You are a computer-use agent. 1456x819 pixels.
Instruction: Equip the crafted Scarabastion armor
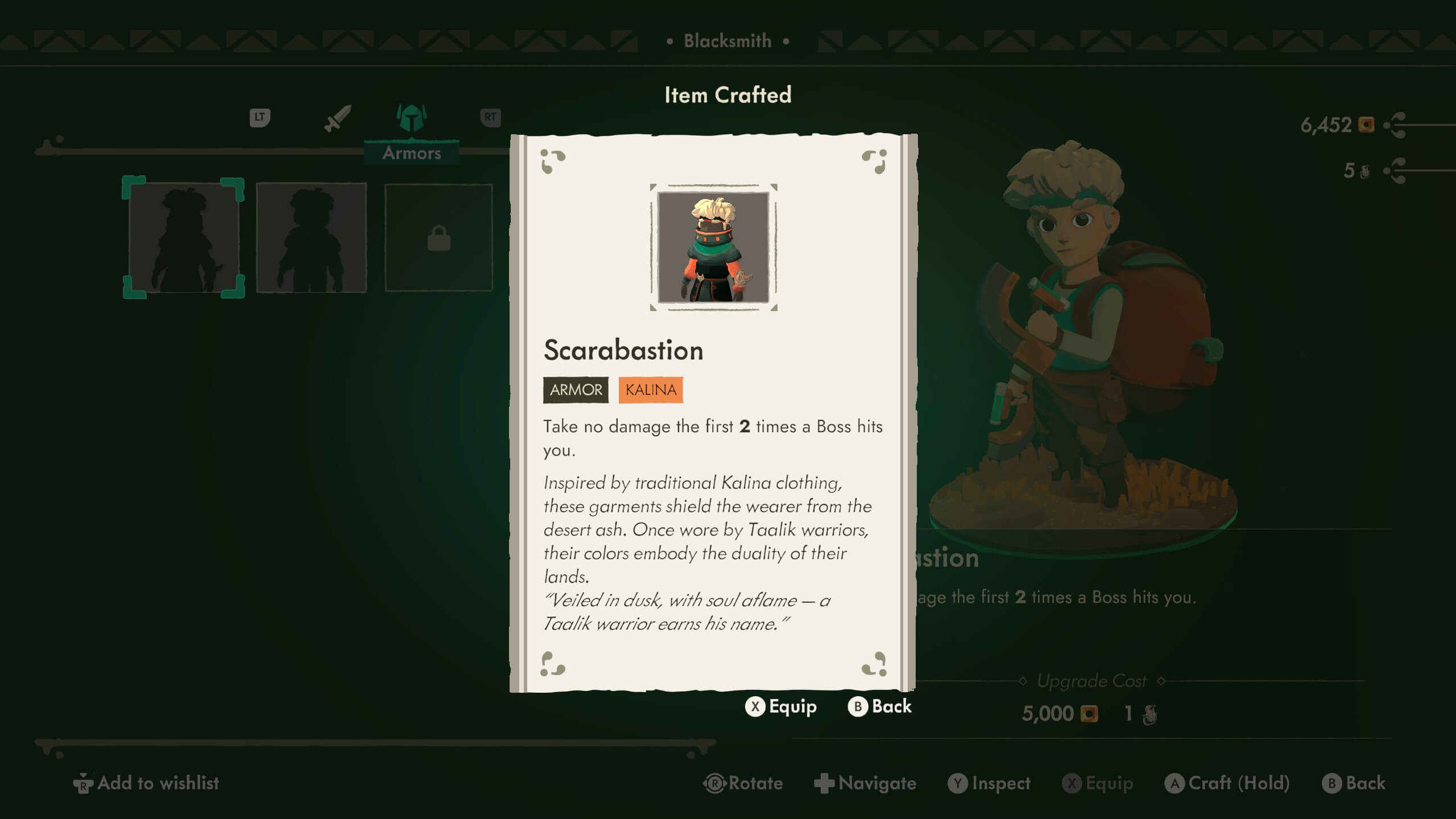click(781, 706)
